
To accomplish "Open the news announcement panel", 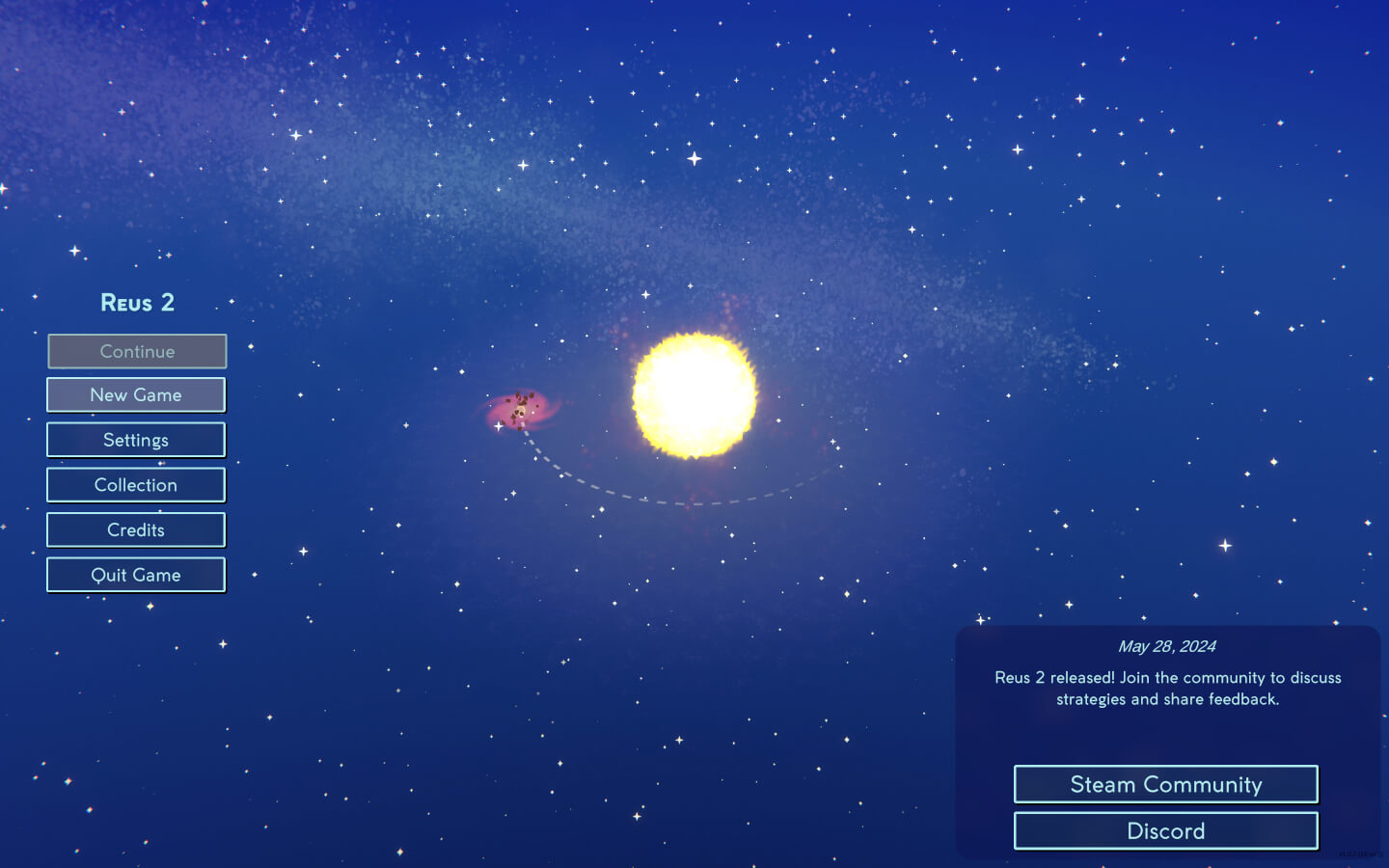I will (x=1168, y=740).
